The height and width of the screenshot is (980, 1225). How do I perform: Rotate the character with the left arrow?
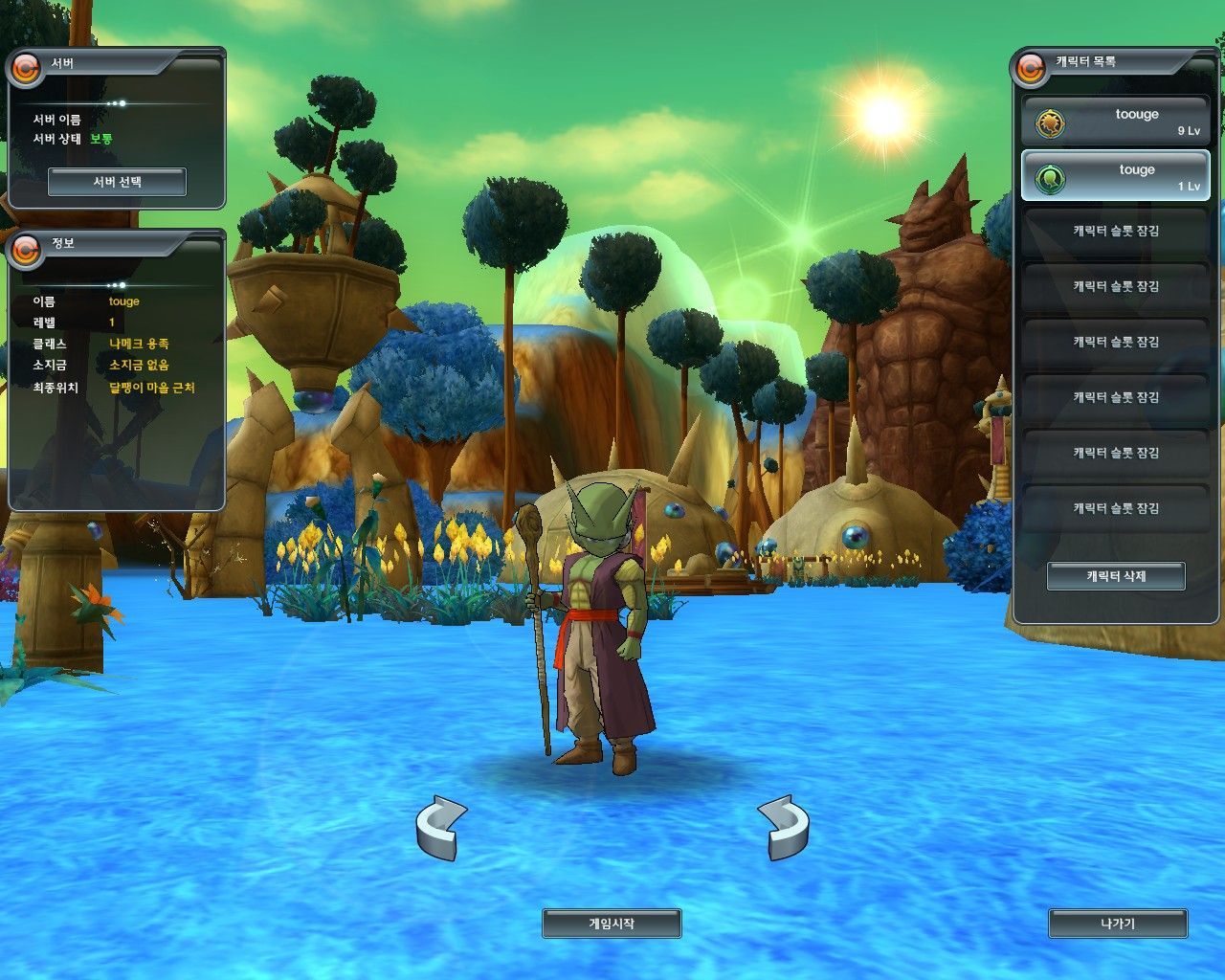point(441,827)
